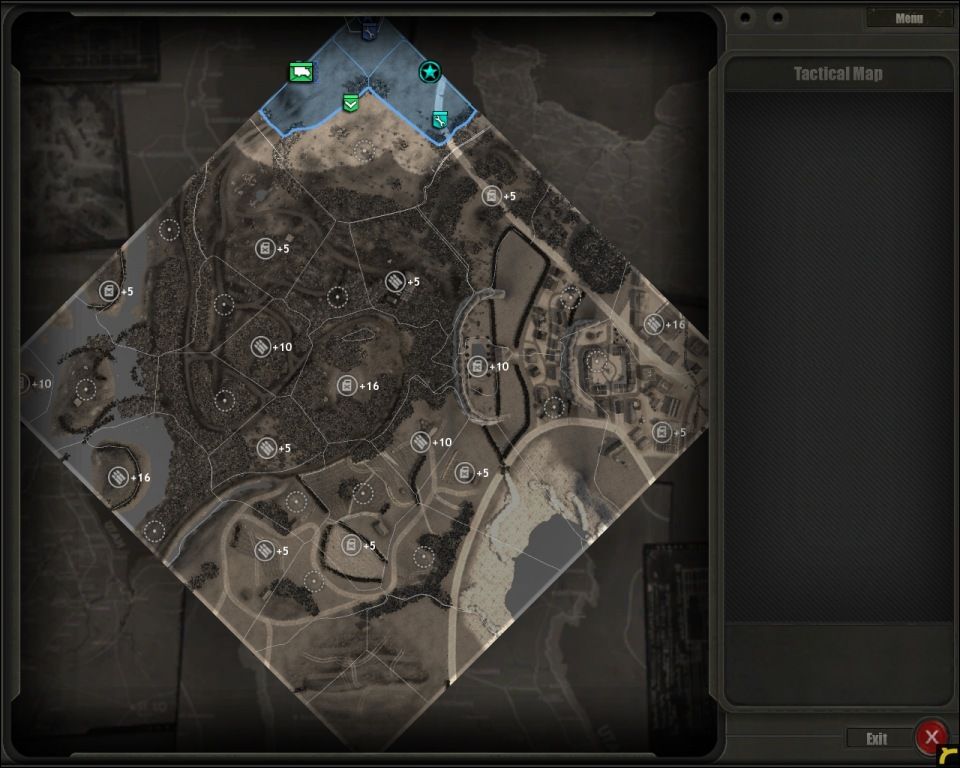
Task: Choose the teal wrench building marker
Action: 439,120
